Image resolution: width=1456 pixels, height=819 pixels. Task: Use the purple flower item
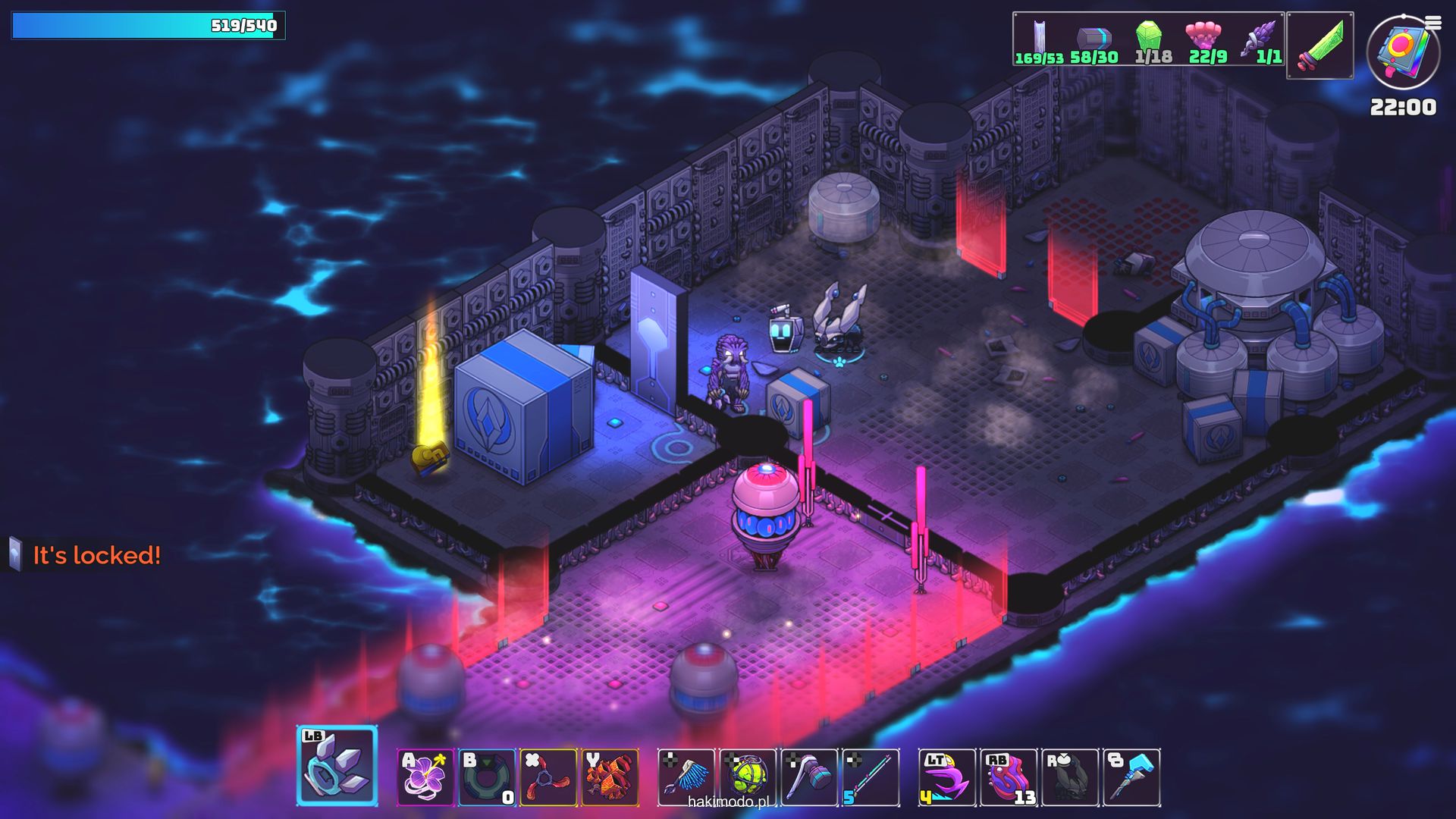(x=425, y=777)
